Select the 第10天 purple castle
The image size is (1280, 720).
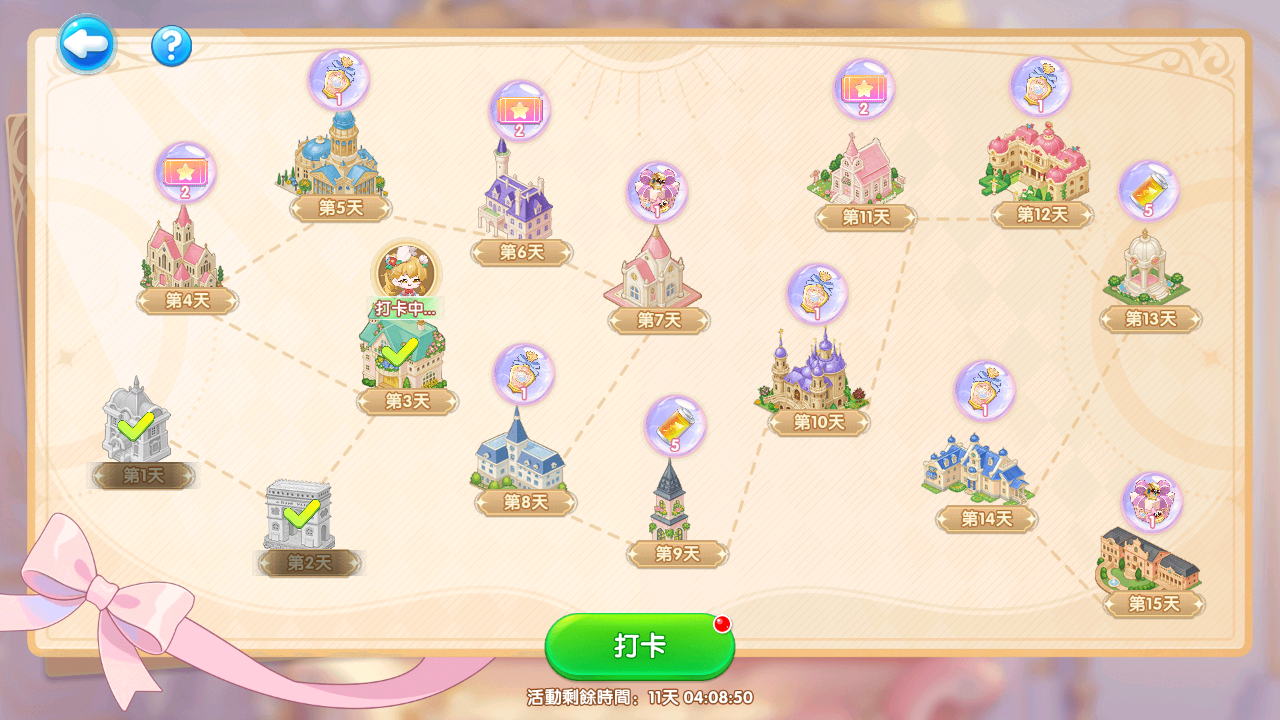click(x=812, y=373)
